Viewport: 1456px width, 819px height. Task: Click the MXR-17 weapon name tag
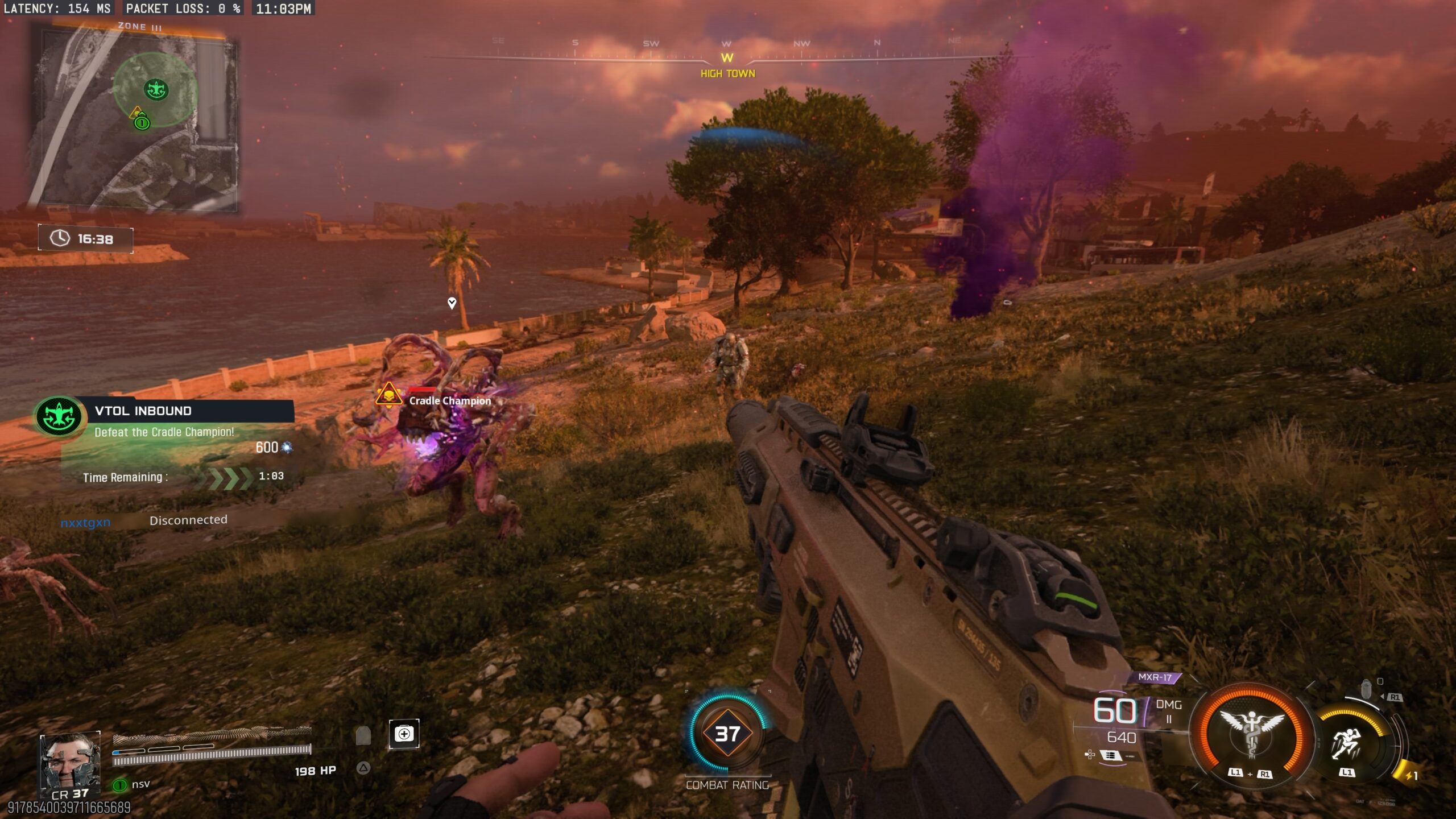1155,677
